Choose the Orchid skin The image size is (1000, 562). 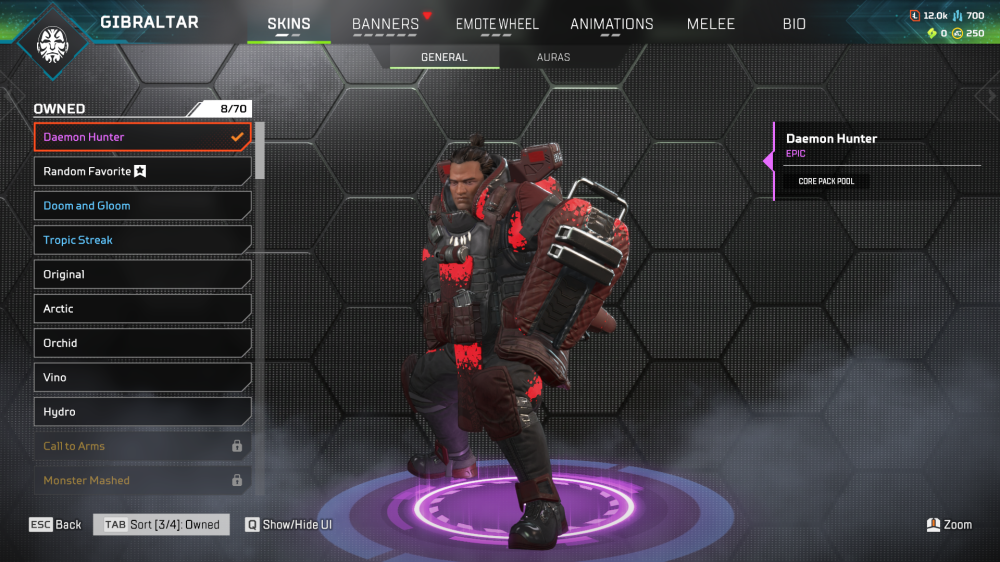point(142,343)
